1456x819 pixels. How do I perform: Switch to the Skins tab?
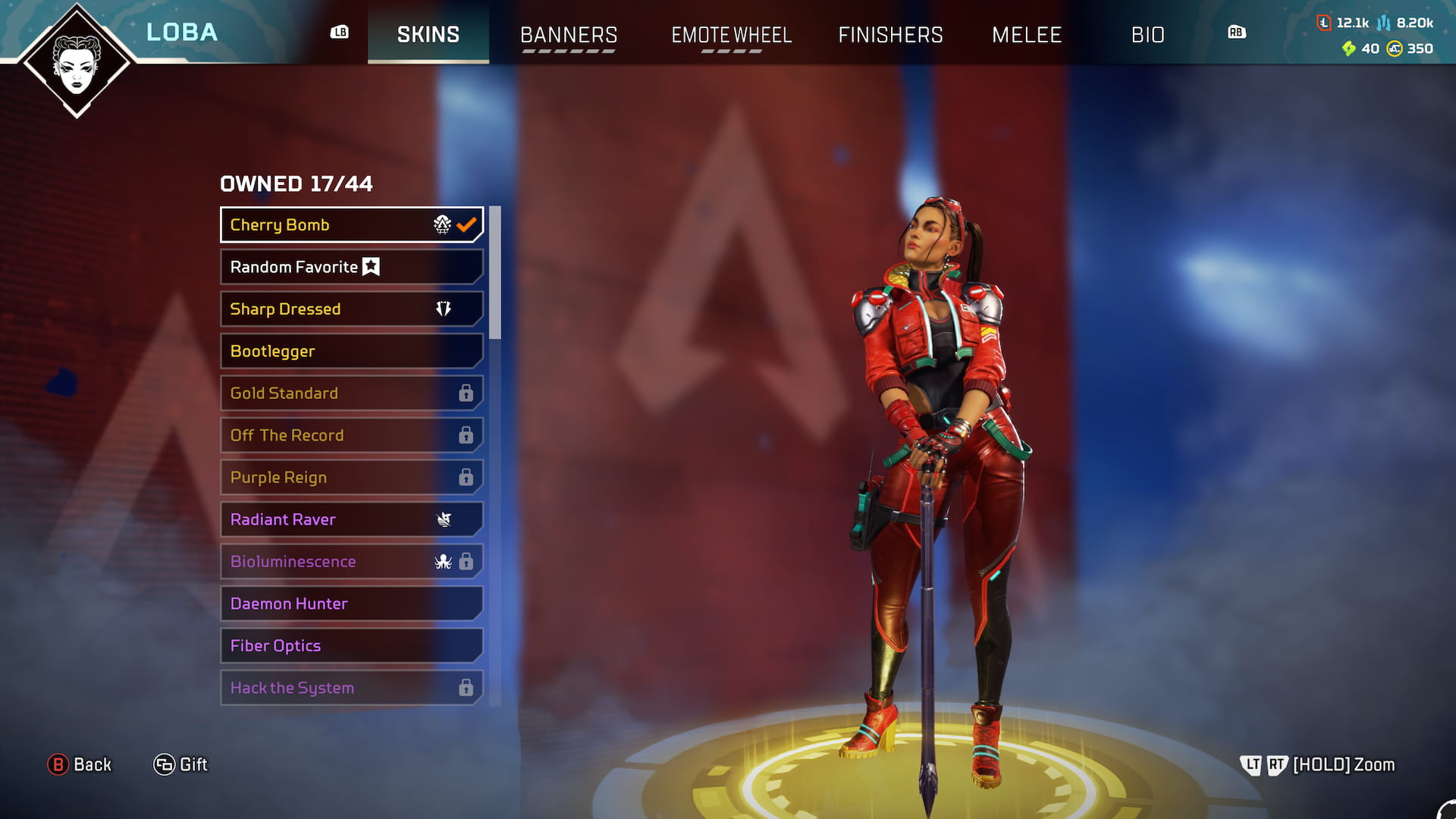coord(428,34)
